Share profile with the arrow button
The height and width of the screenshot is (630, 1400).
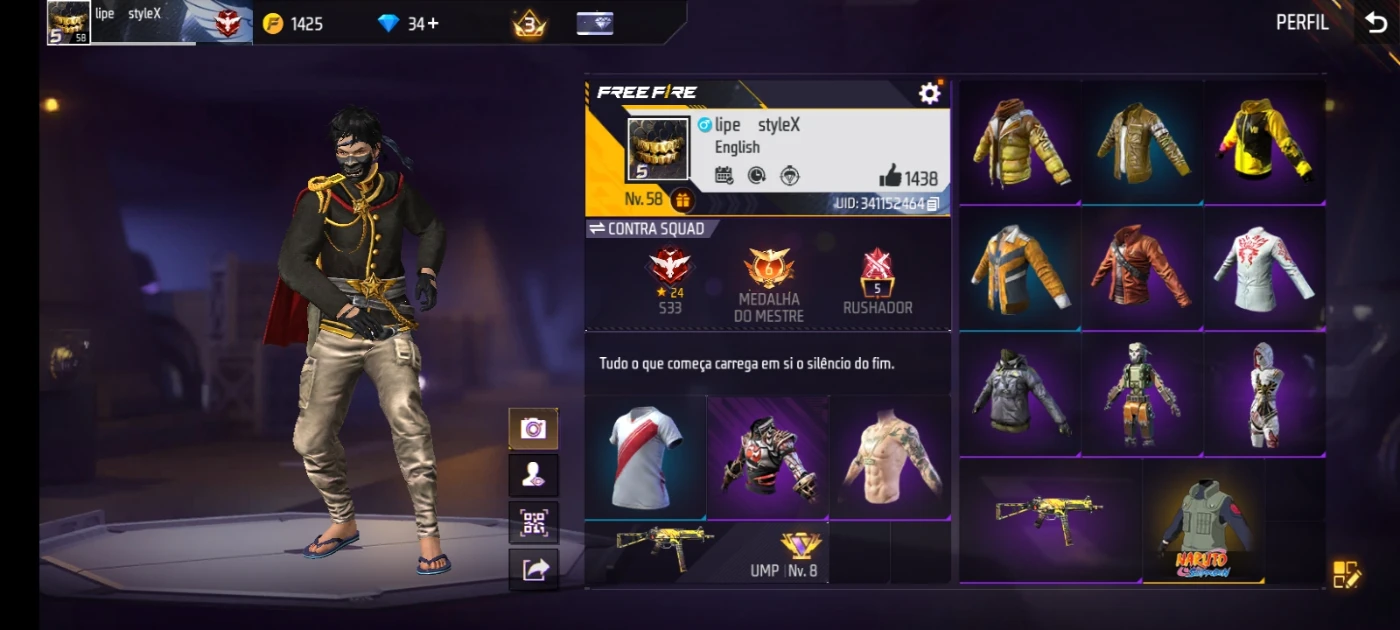click(x=533, y=569)
